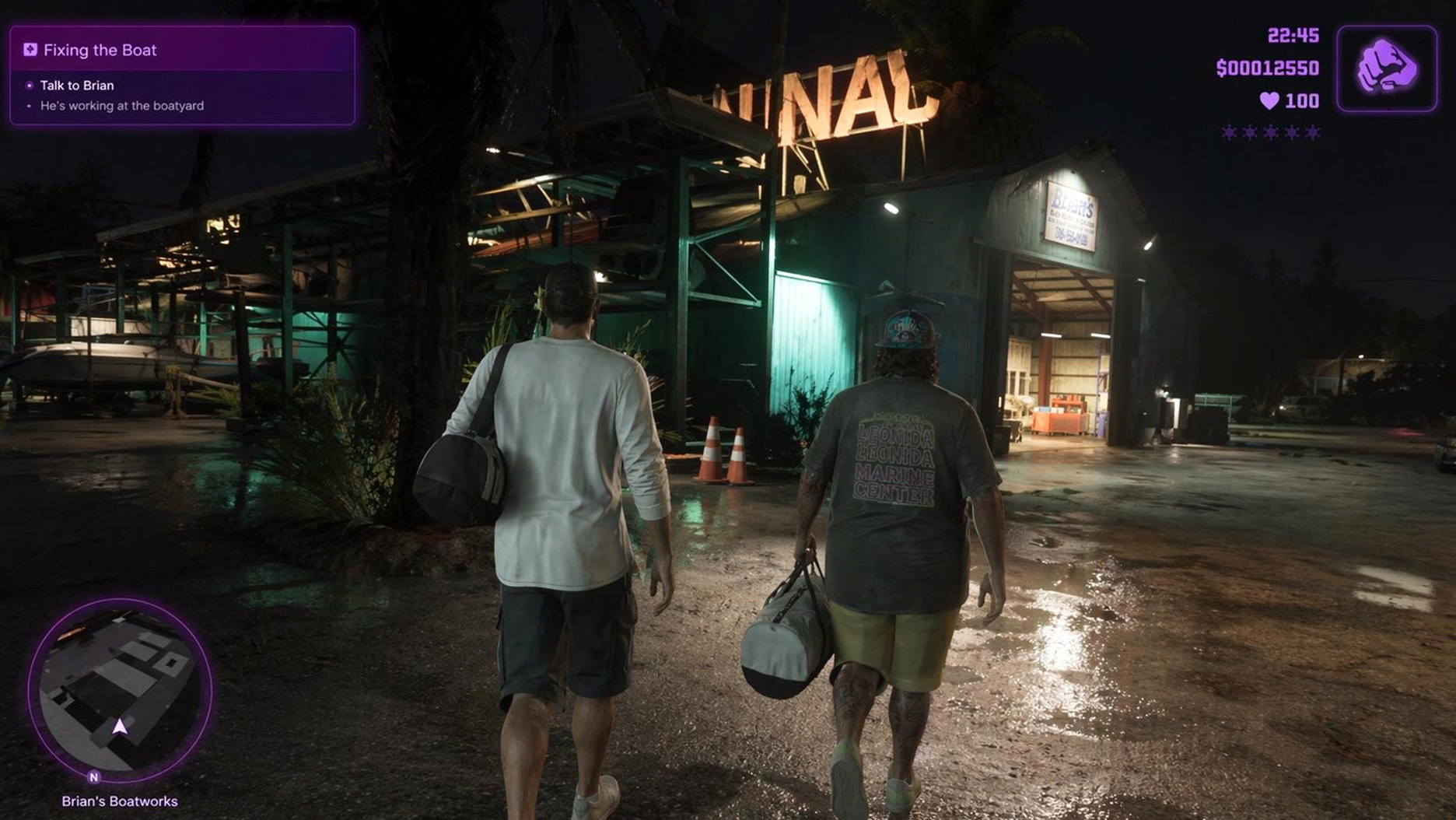The width and height of the screenshot is (1456, 820).
Task: Open the circular minimap
Action: tap(120, 689)
